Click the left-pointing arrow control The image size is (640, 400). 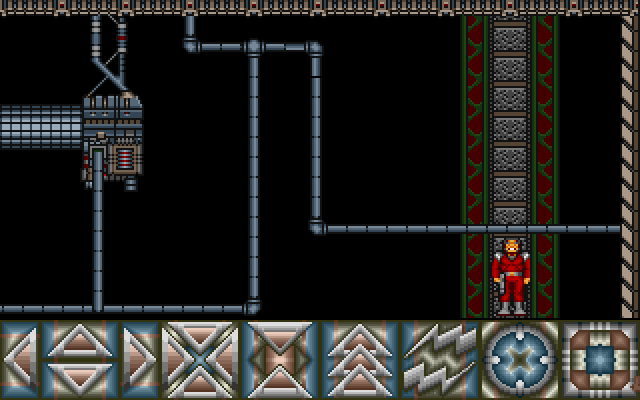(20, 358)
